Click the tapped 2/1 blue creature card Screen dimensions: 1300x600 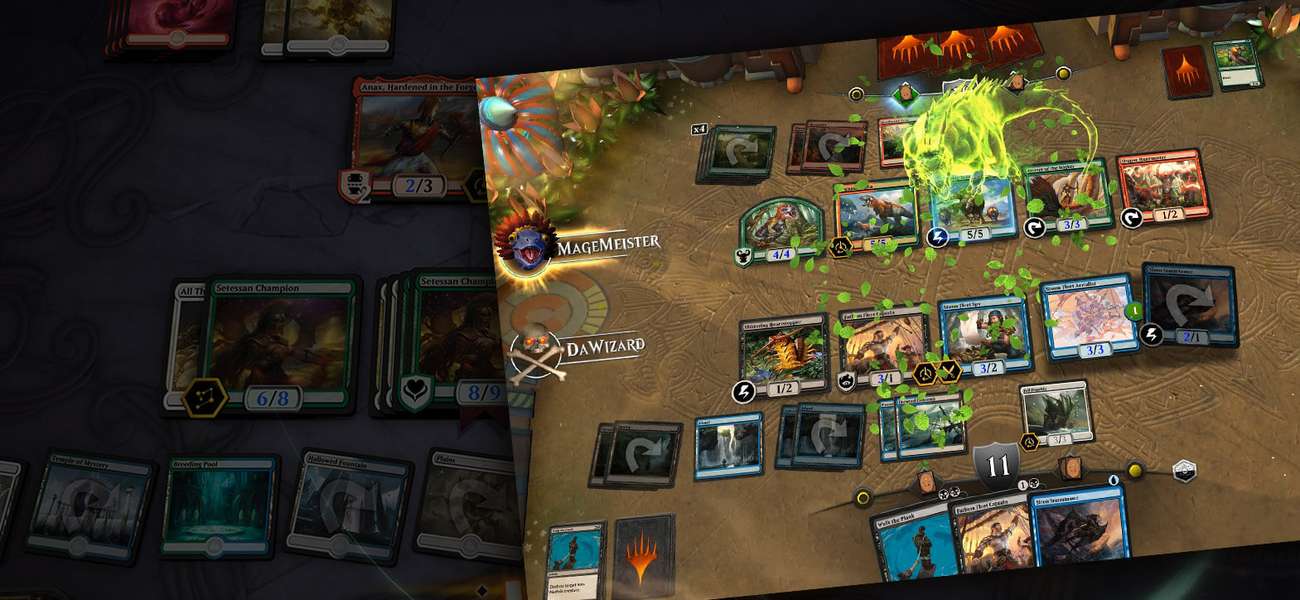click(x=1189, y=304)
